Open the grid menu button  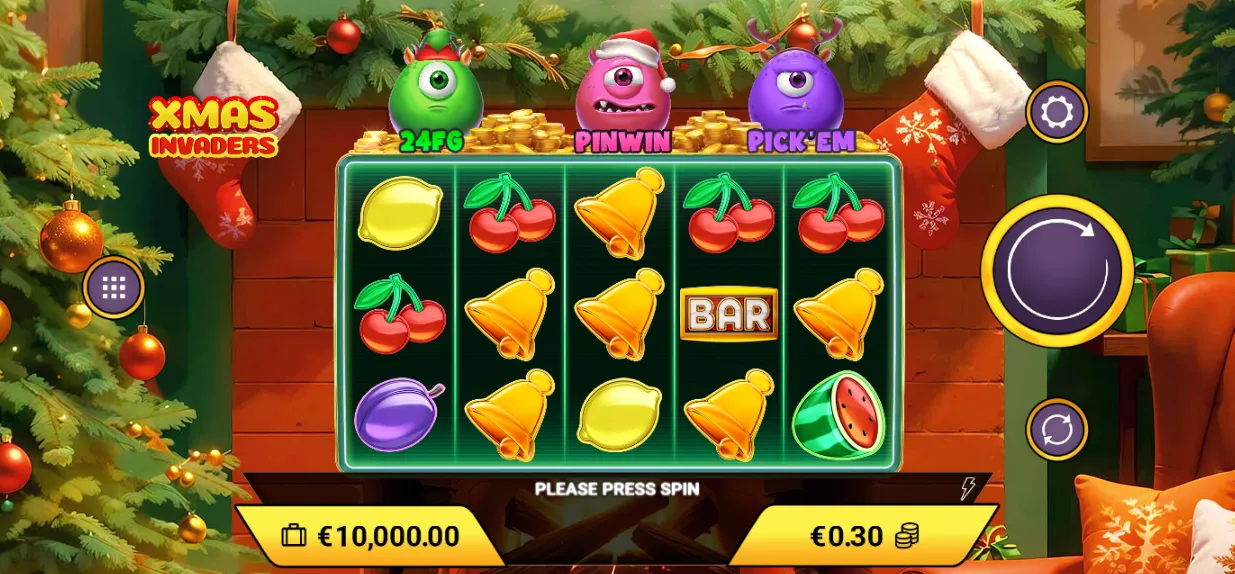coord(113,288)
